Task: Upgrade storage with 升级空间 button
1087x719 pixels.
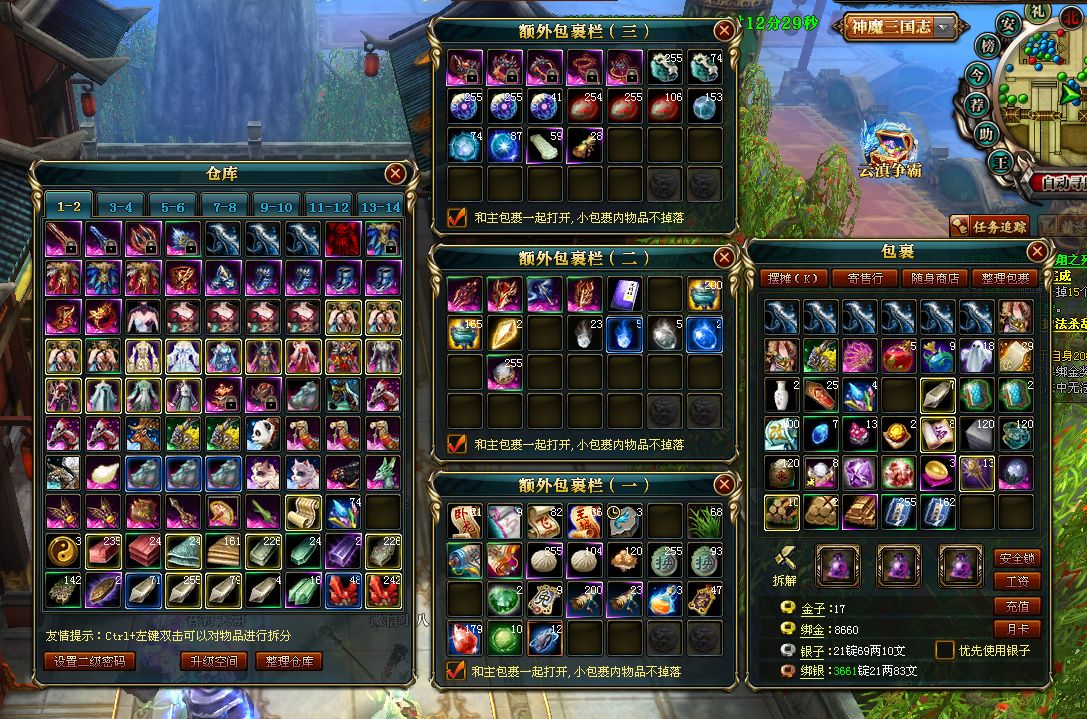Action: point(212,661)
